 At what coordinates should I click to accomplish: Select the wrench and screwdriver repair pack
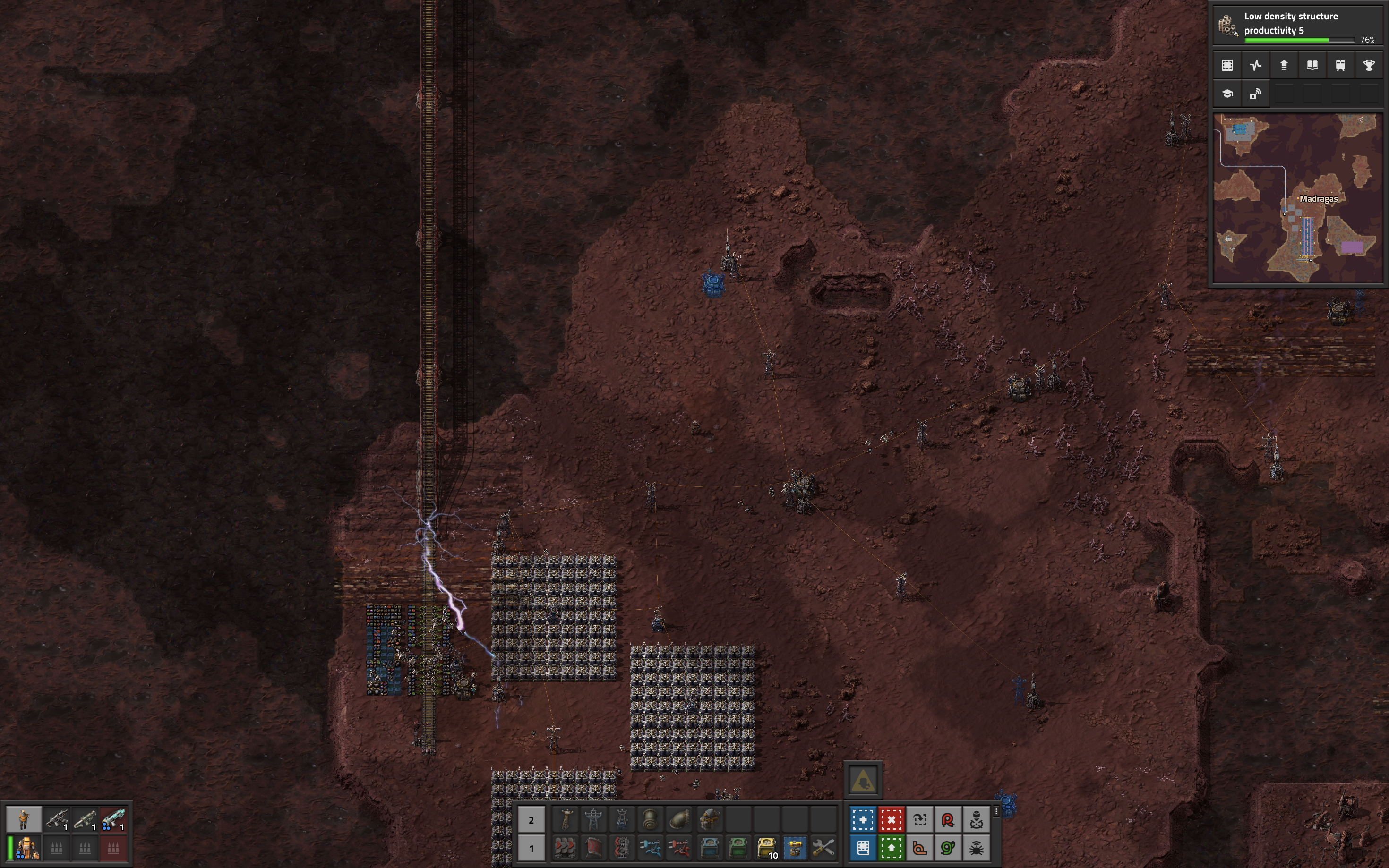[x=823, y=848]
